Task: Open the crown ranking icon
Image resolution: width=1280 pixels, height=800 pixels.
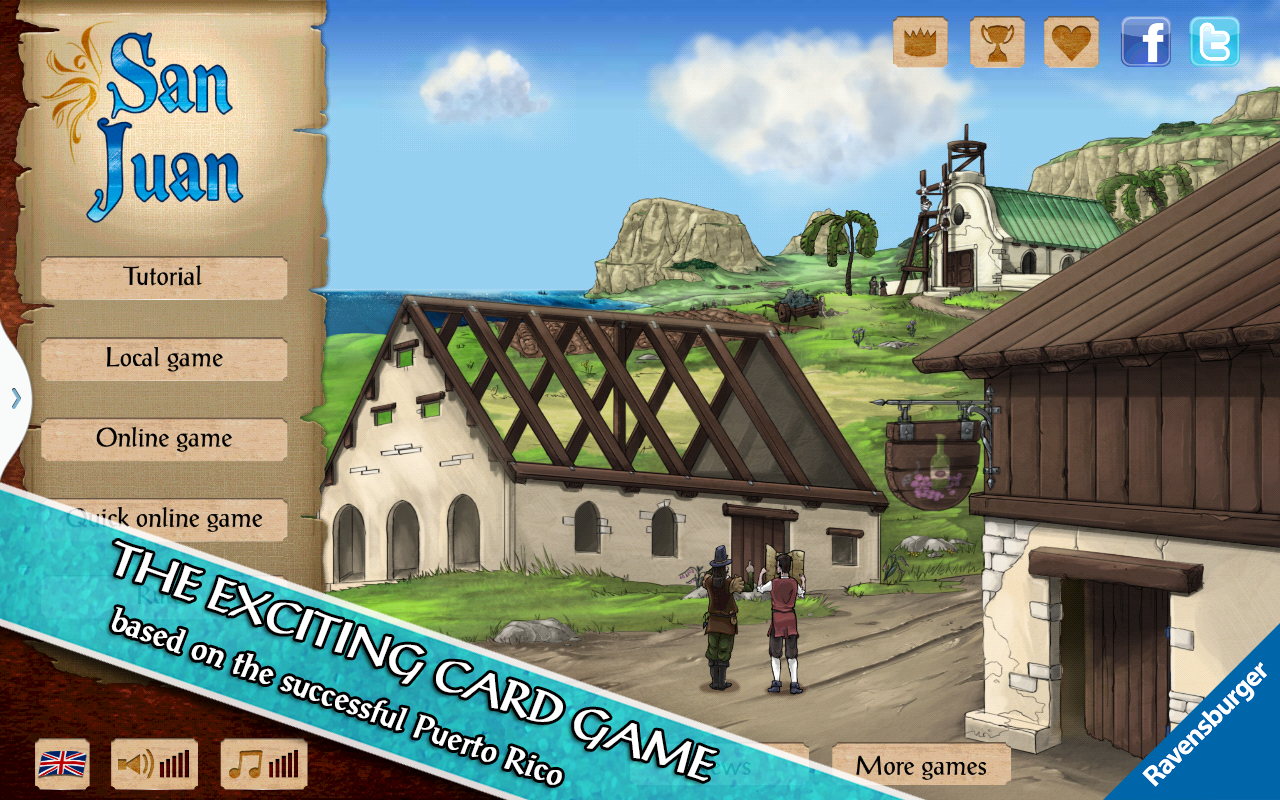Action: point(920,43)
